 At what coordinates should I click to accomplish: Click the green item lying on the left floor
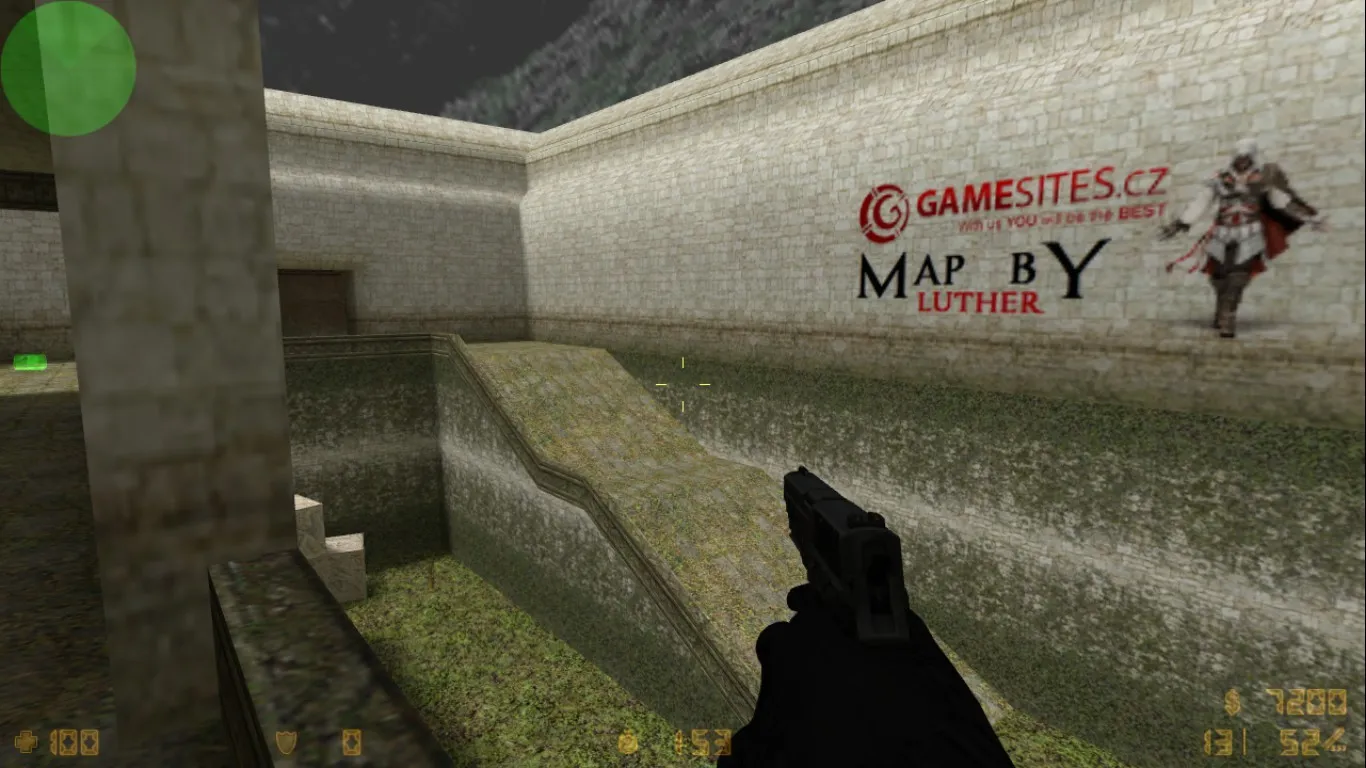click(x=30, y=362)
